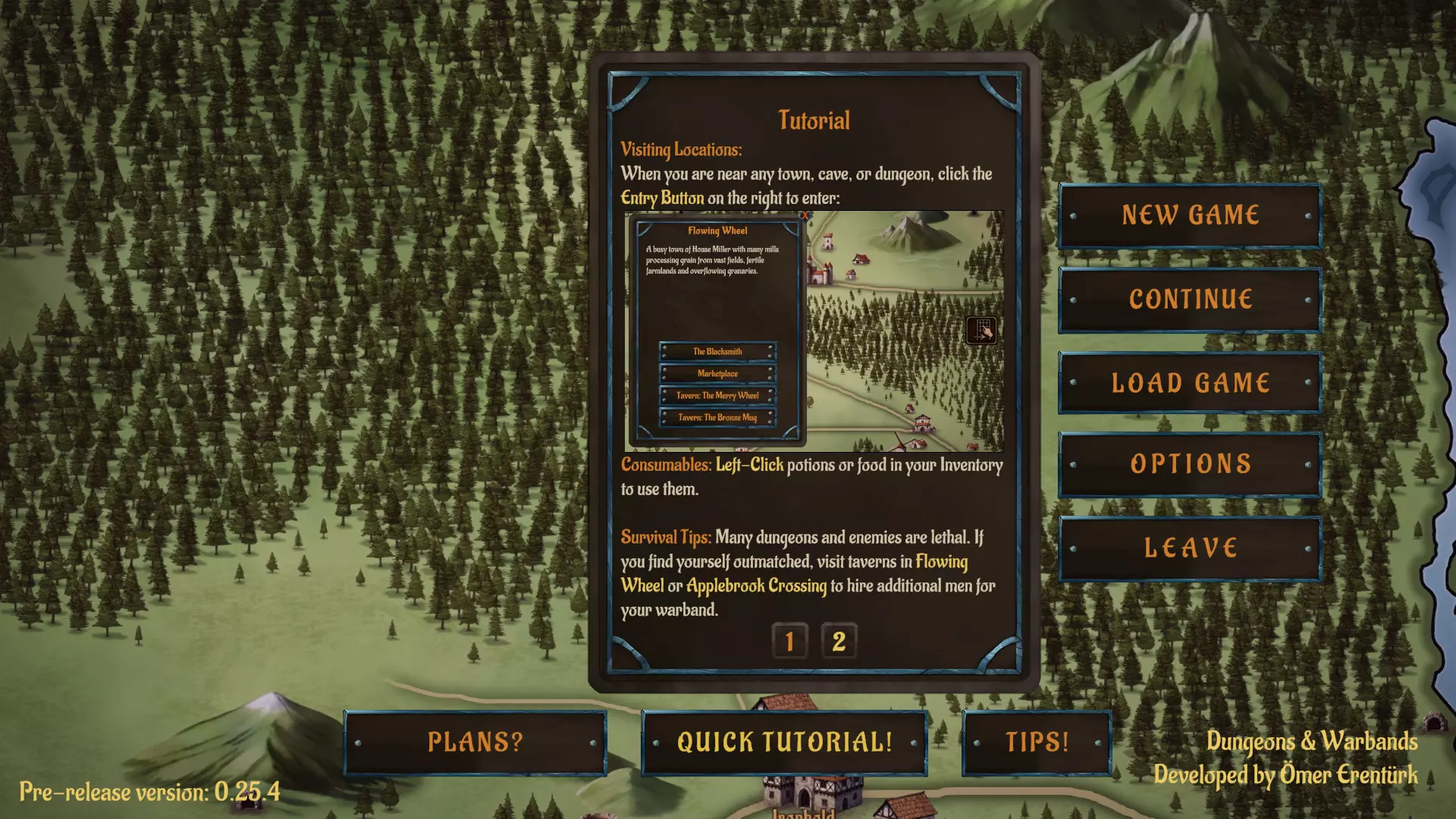Open the Plans? panel

475,743
